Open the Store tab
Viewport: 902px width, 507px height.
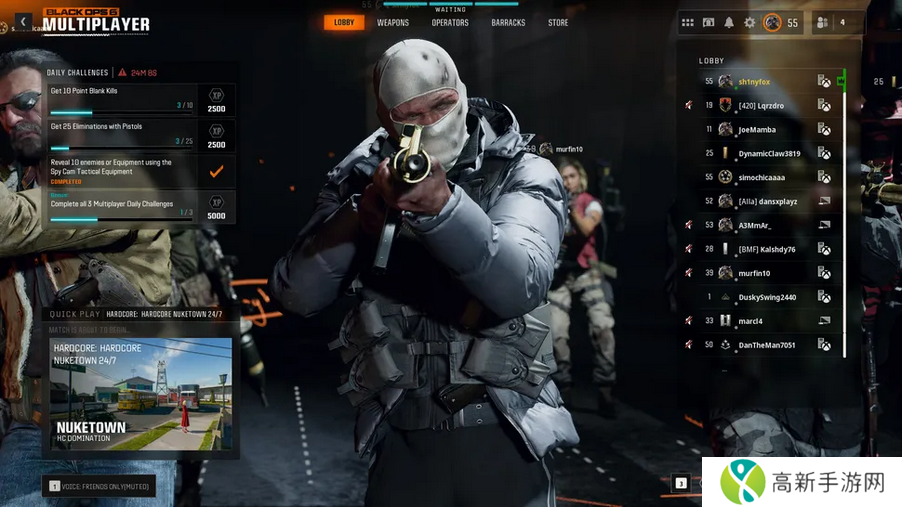point(558,23)
